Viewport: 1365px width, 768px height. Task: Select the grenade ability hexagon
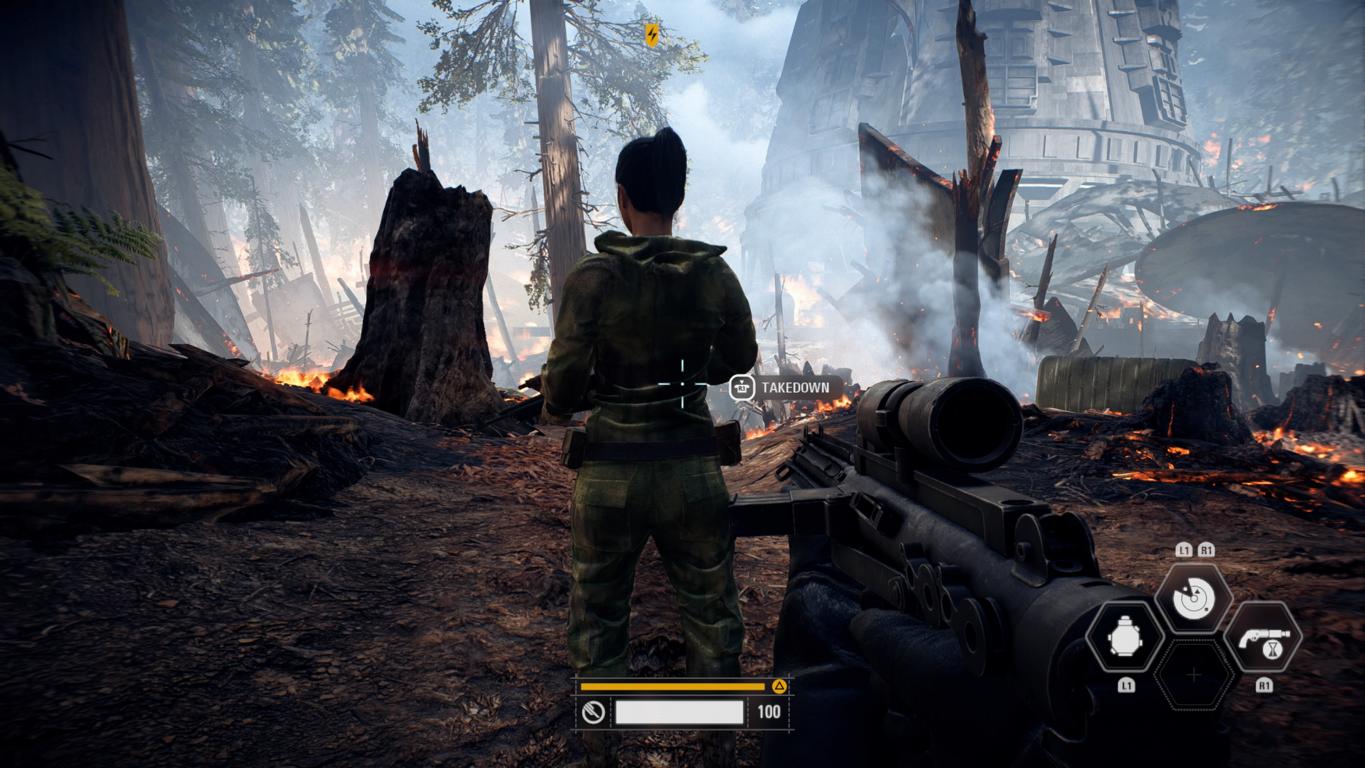[x=1125, y=637]
